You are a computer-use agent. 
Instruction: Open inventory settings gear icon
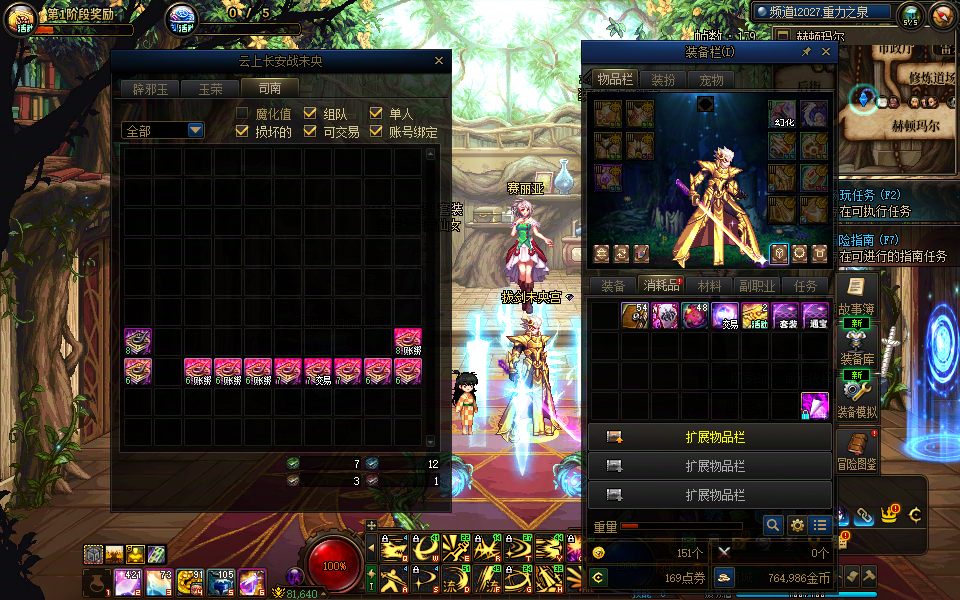[x=797, y=525]
